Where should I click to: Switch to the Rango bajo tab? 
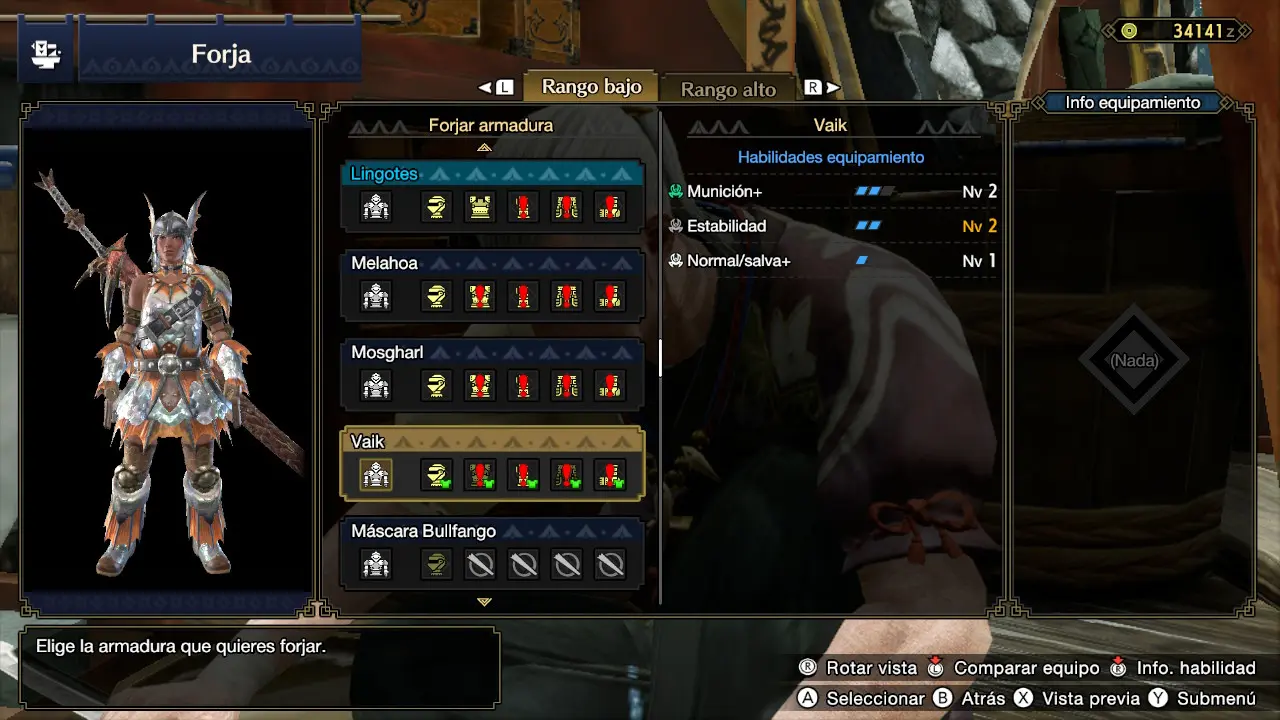591,87
